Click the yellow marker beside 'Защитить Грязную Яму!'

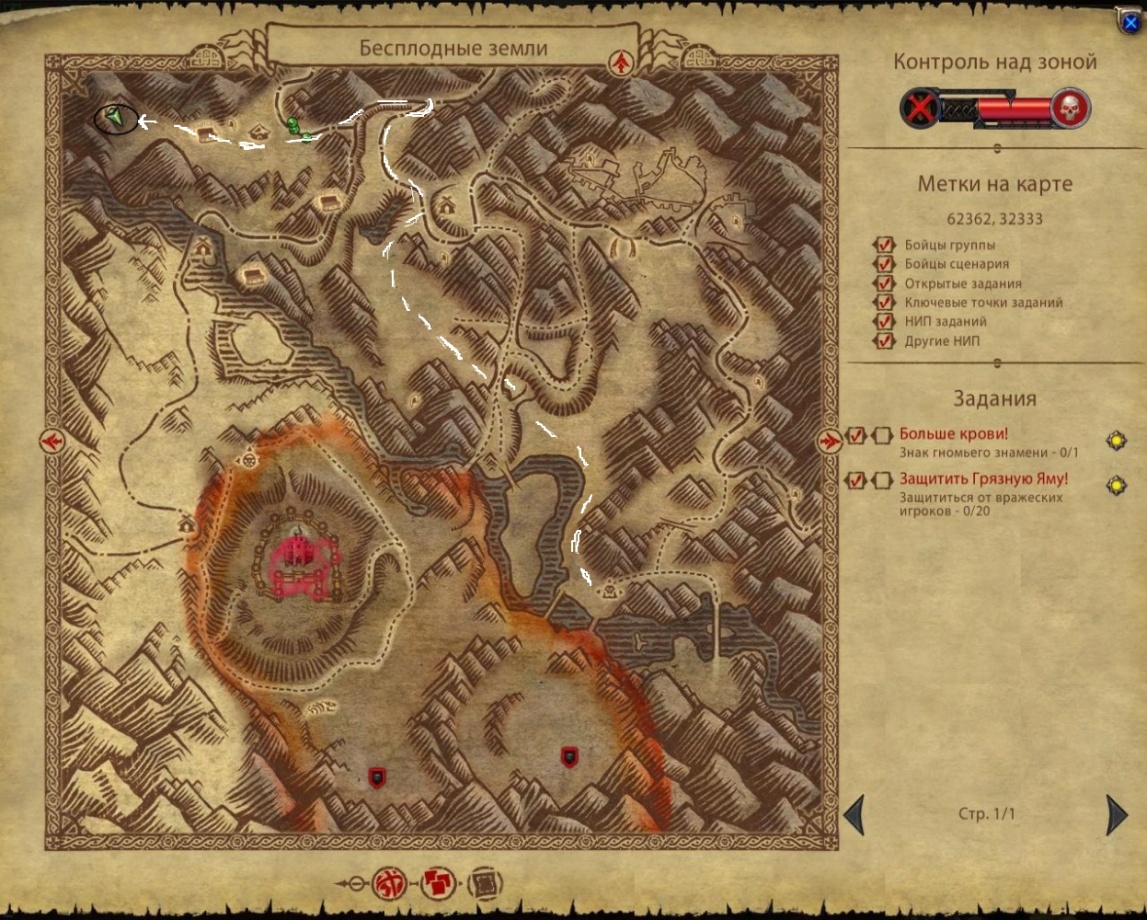pyautogui.click(x=1116, y=486)
